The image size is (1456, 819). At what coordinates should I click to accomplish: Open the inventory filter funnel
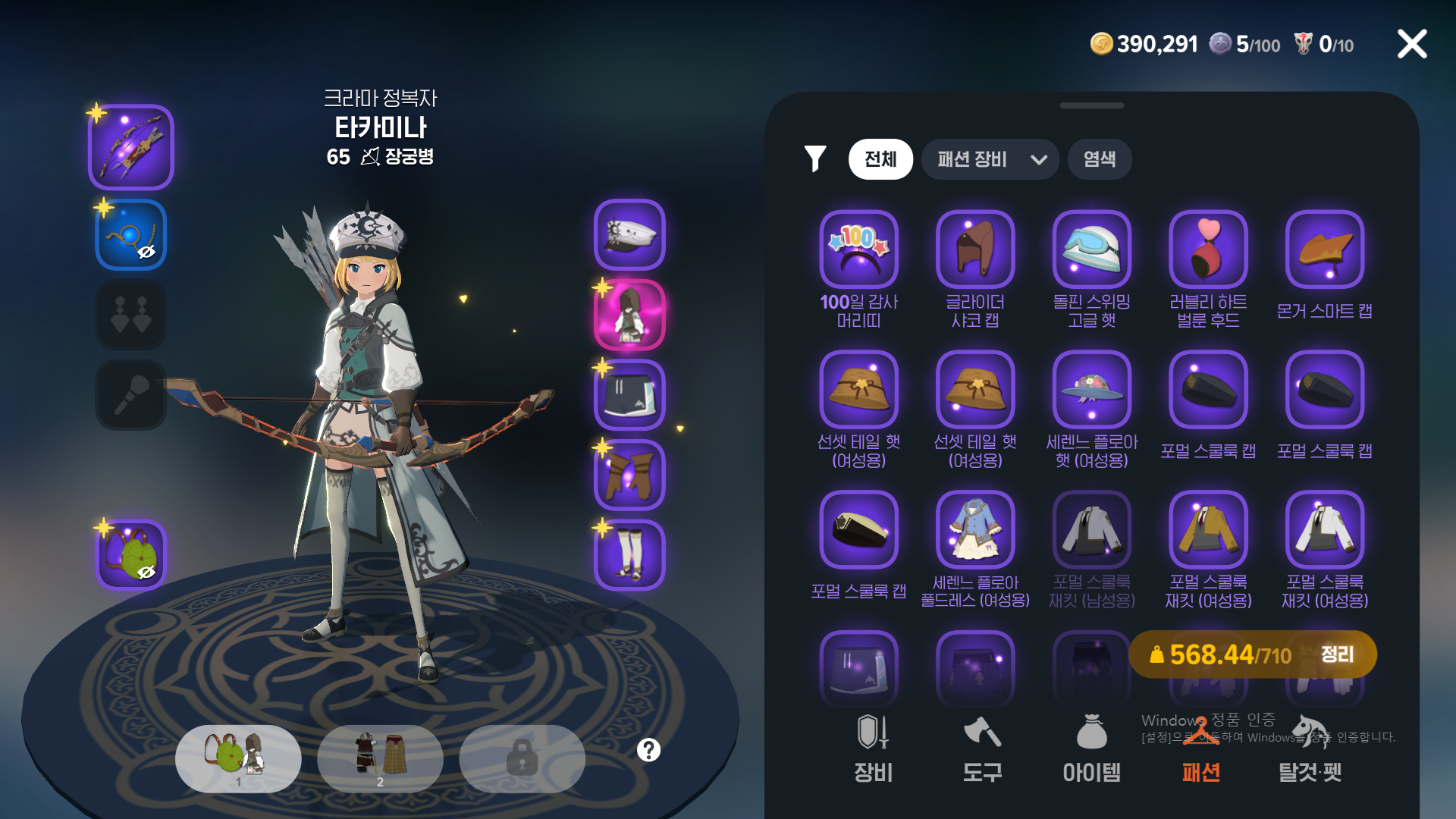(x=815, y=158)
